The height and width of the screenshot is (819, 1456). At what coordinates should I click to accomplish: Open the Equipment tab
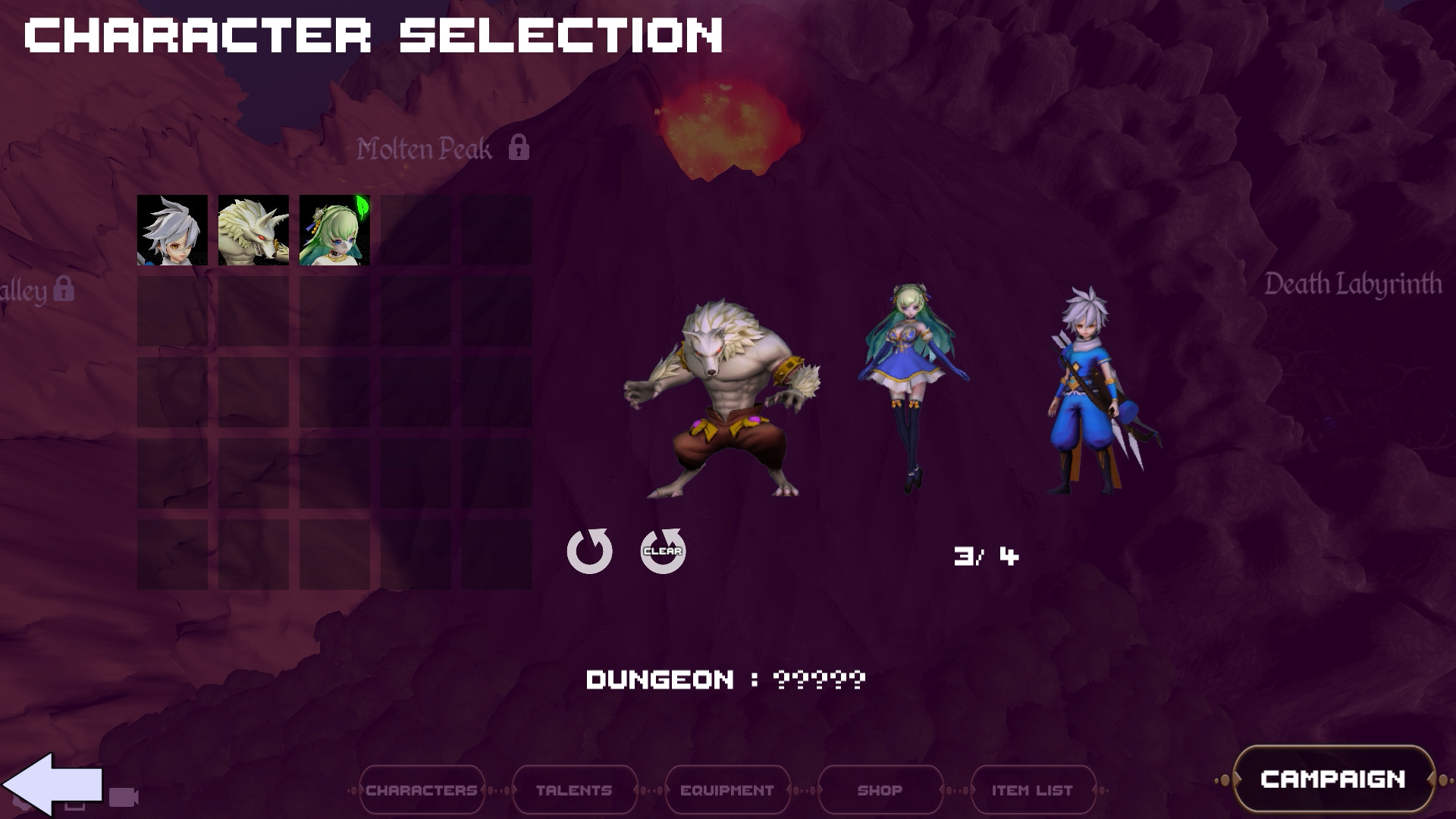726,789
